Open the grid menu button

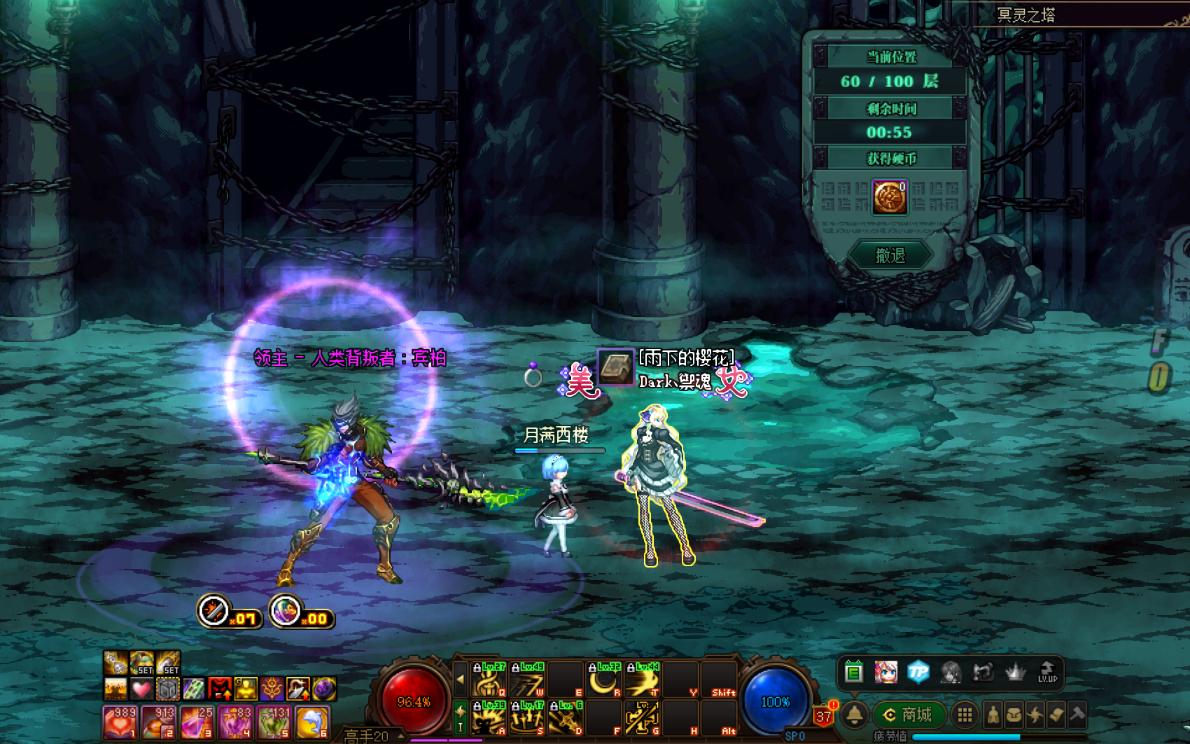pos(964,714)
